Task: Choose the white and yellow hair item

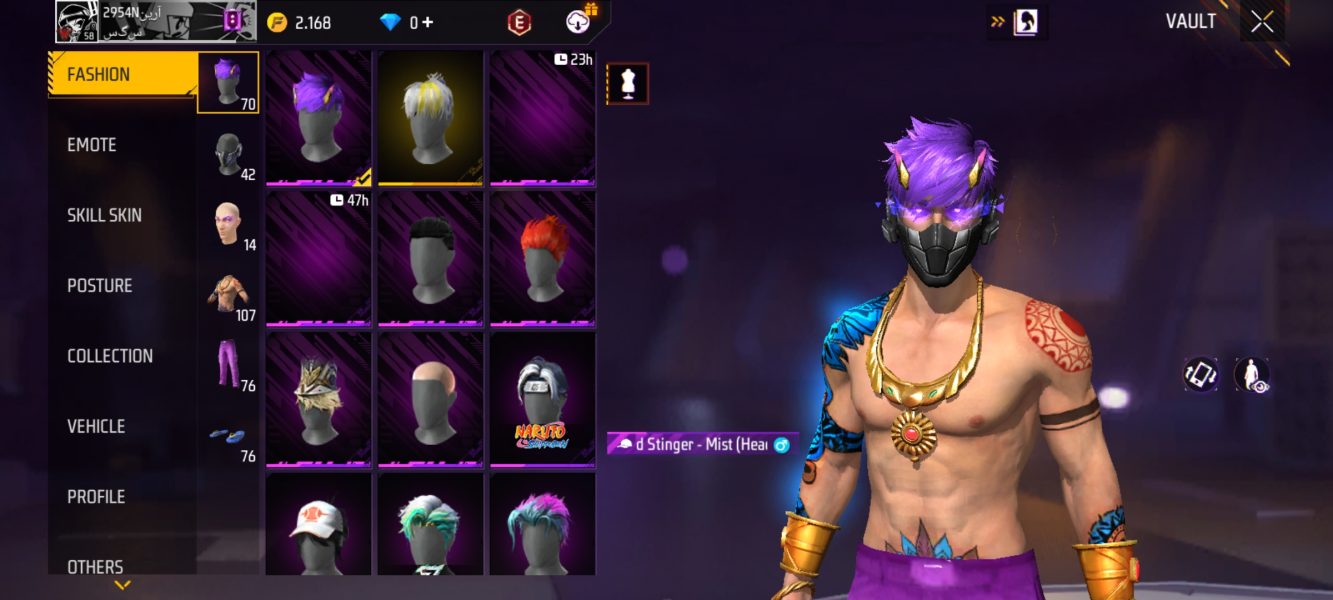Action: [431, 118]
